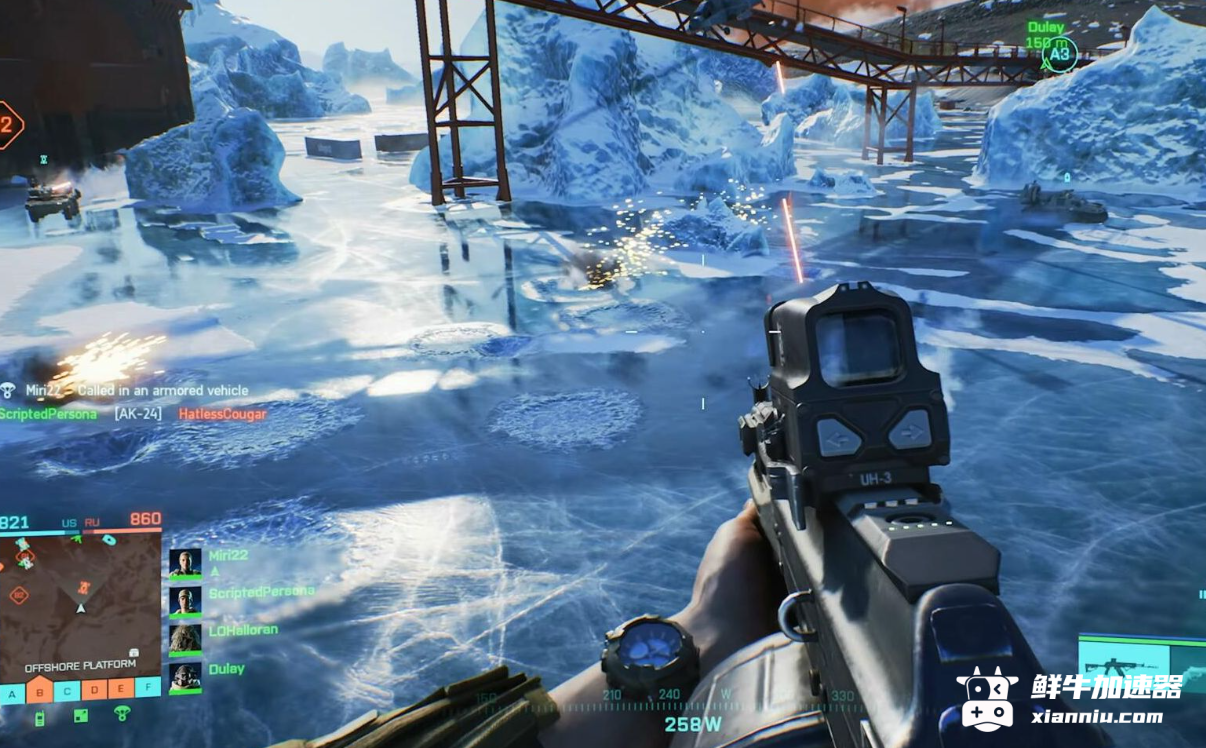Click the xianniu.com watermark logo
1206x748 pixels.
point(1070,699)
